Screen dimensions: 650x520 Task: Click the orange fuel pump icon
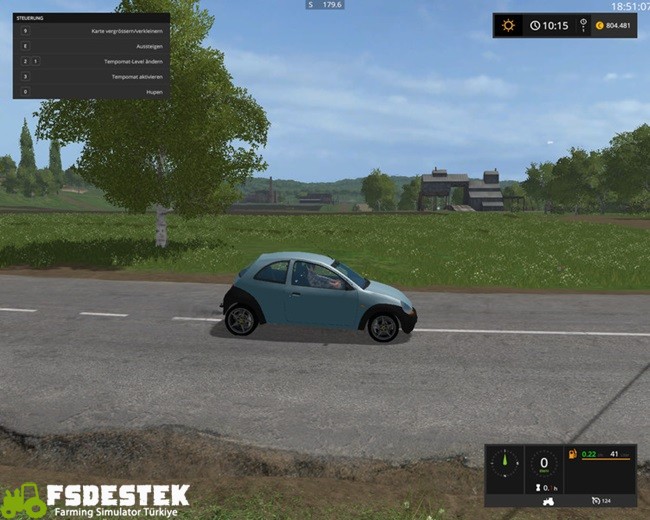574,455
